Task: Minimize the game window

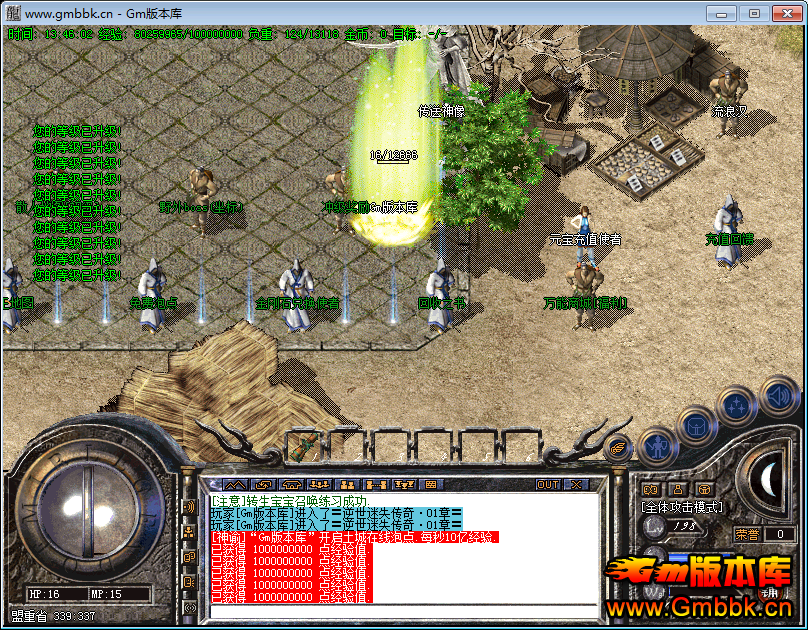Action: point(721,13)
